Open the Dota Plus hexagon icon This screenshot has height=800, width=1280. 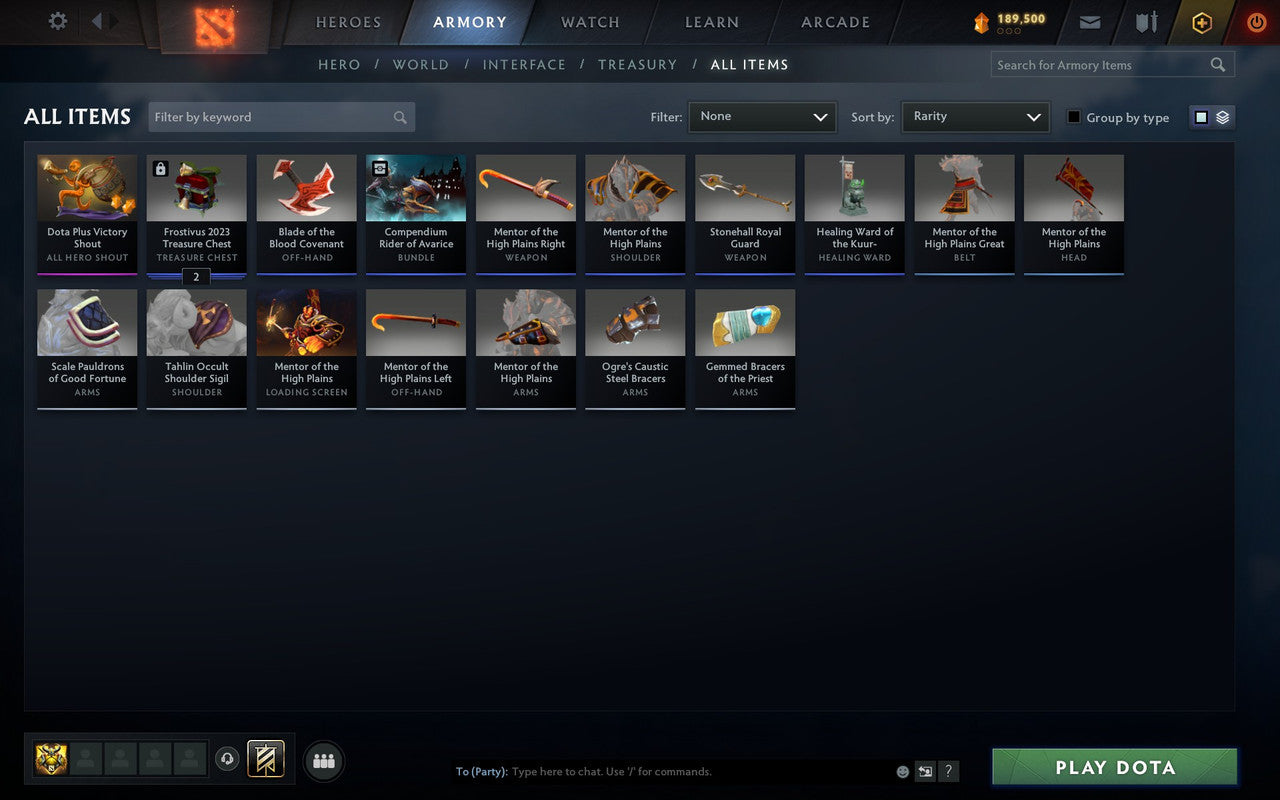pyautogui.click(x=1201, y=22)
